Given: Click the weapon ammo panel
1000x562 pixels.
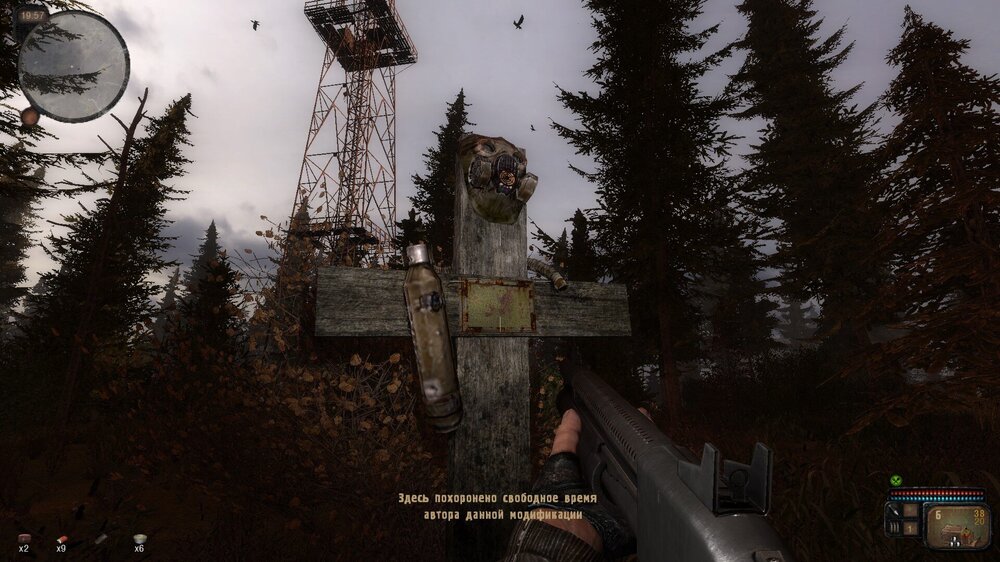Looking at the screenshot, I should 957,526.
